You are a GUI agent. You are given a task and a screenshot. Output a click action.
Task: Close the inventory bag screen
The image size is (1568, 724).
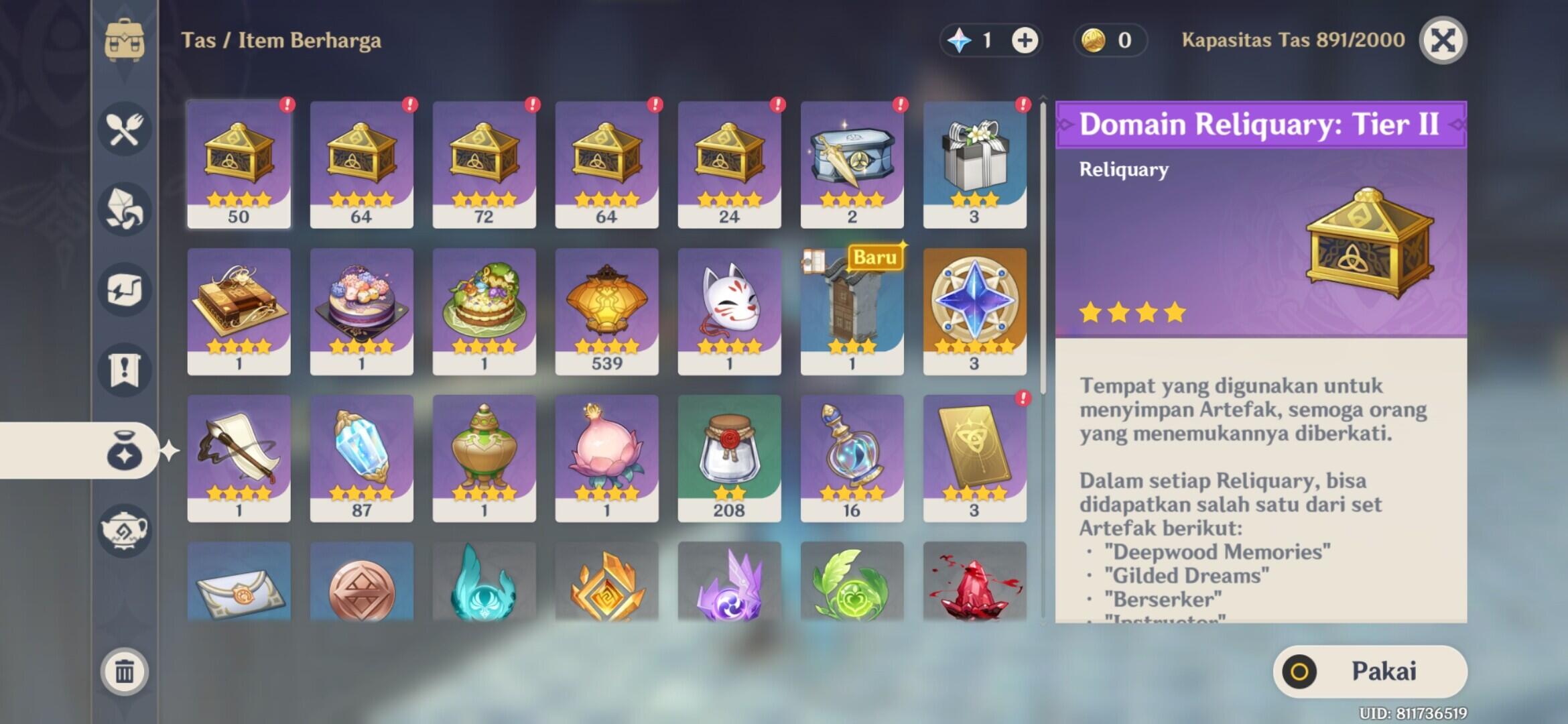[1443, 40]
